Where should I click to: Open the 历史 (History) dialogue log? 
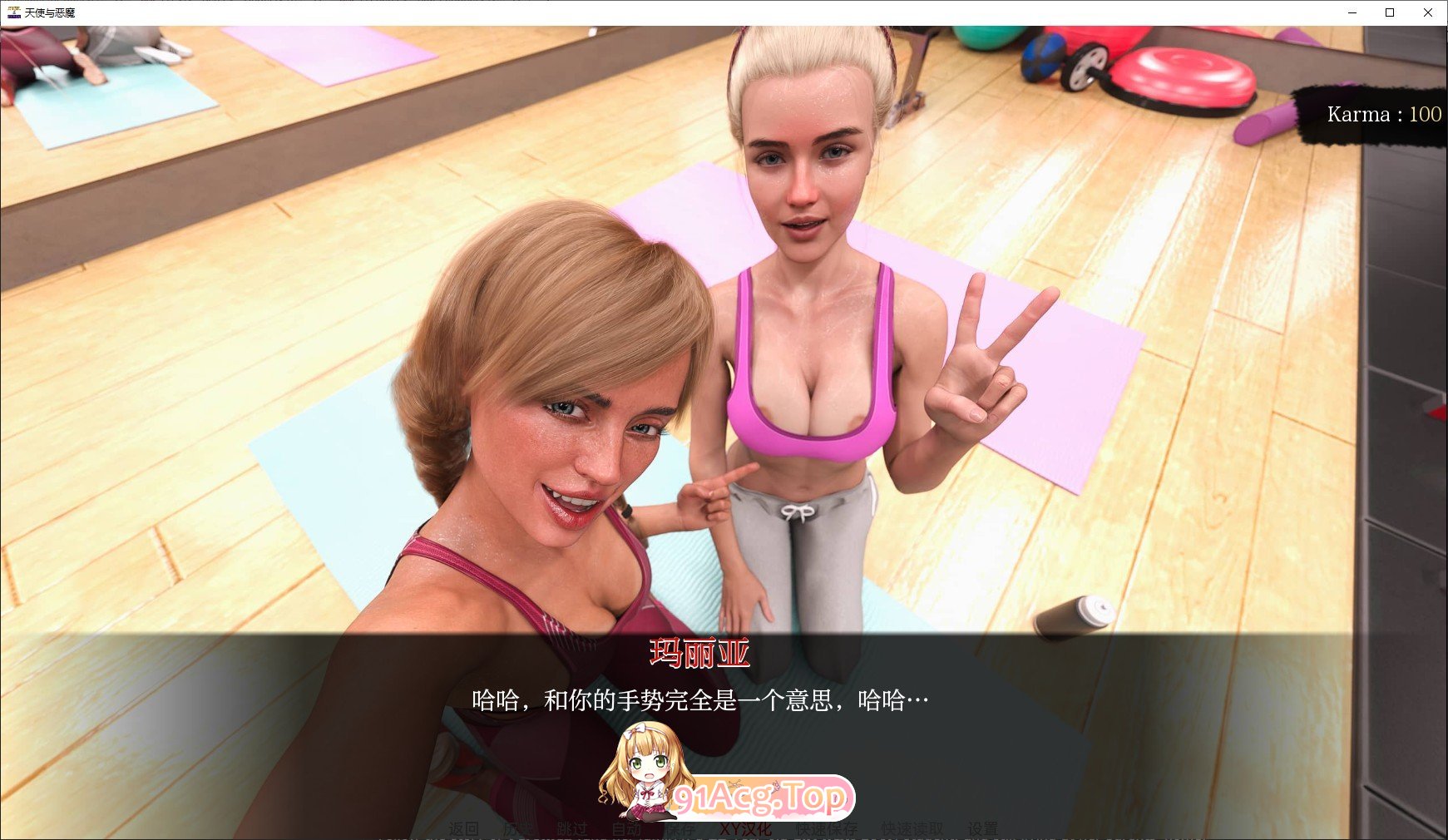pyautogui.click(x=516, y=828)
